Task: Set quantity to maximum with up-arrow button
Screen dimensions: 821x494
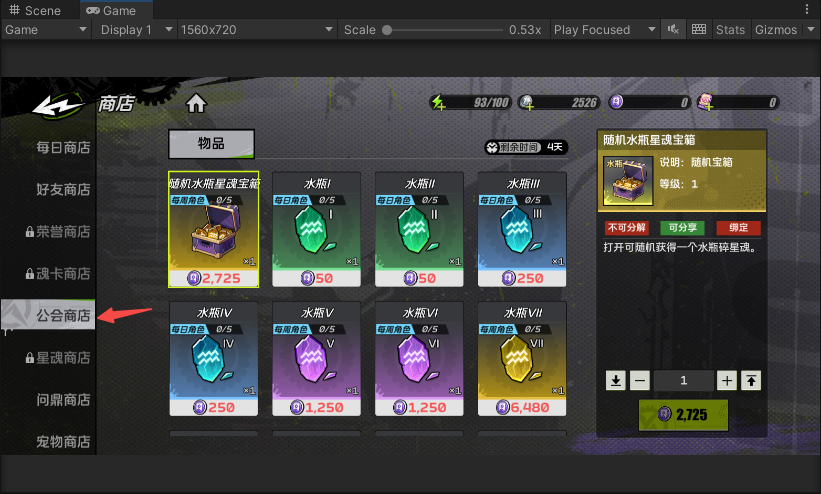Action: (751, 380)
